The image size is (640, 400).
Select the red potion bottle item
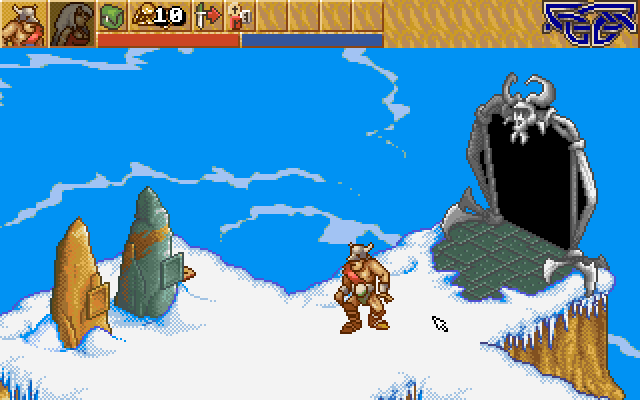click(x=239, y=16)
